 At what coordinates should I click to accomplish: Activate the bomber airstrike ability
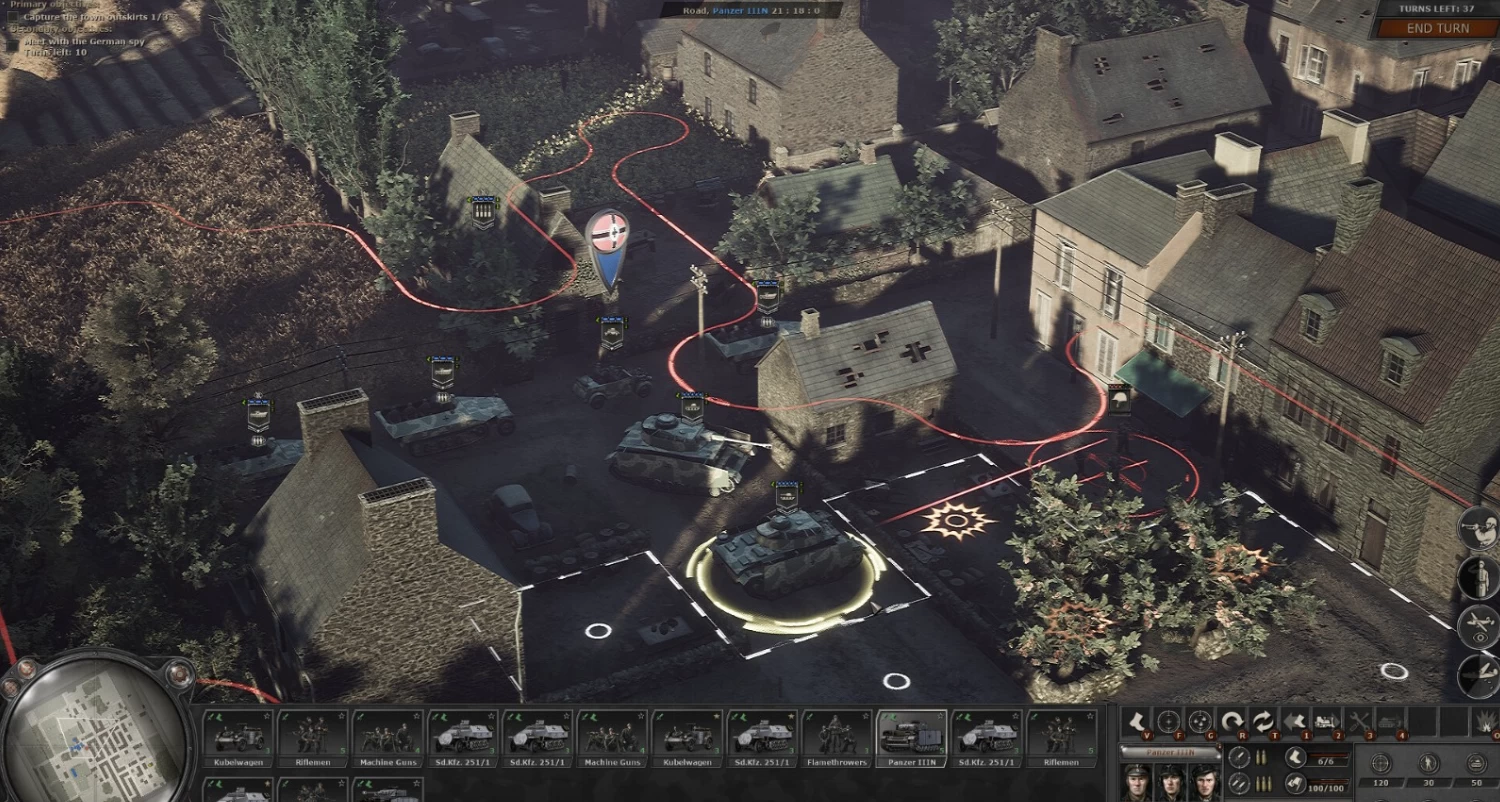[x=1478, y=675]
